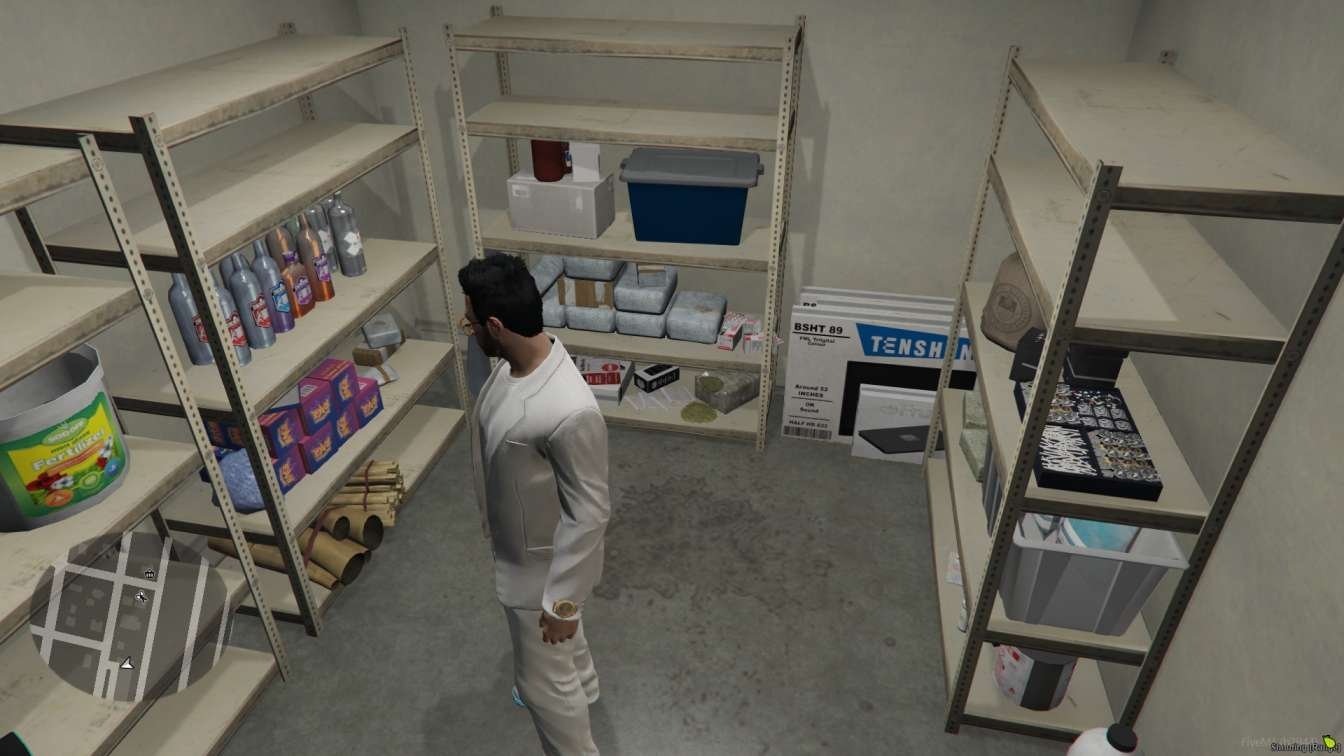The height and width of the screenshot is (756, 1344).
Task: Click the circular minimap
Action: [x=130, y=616]
